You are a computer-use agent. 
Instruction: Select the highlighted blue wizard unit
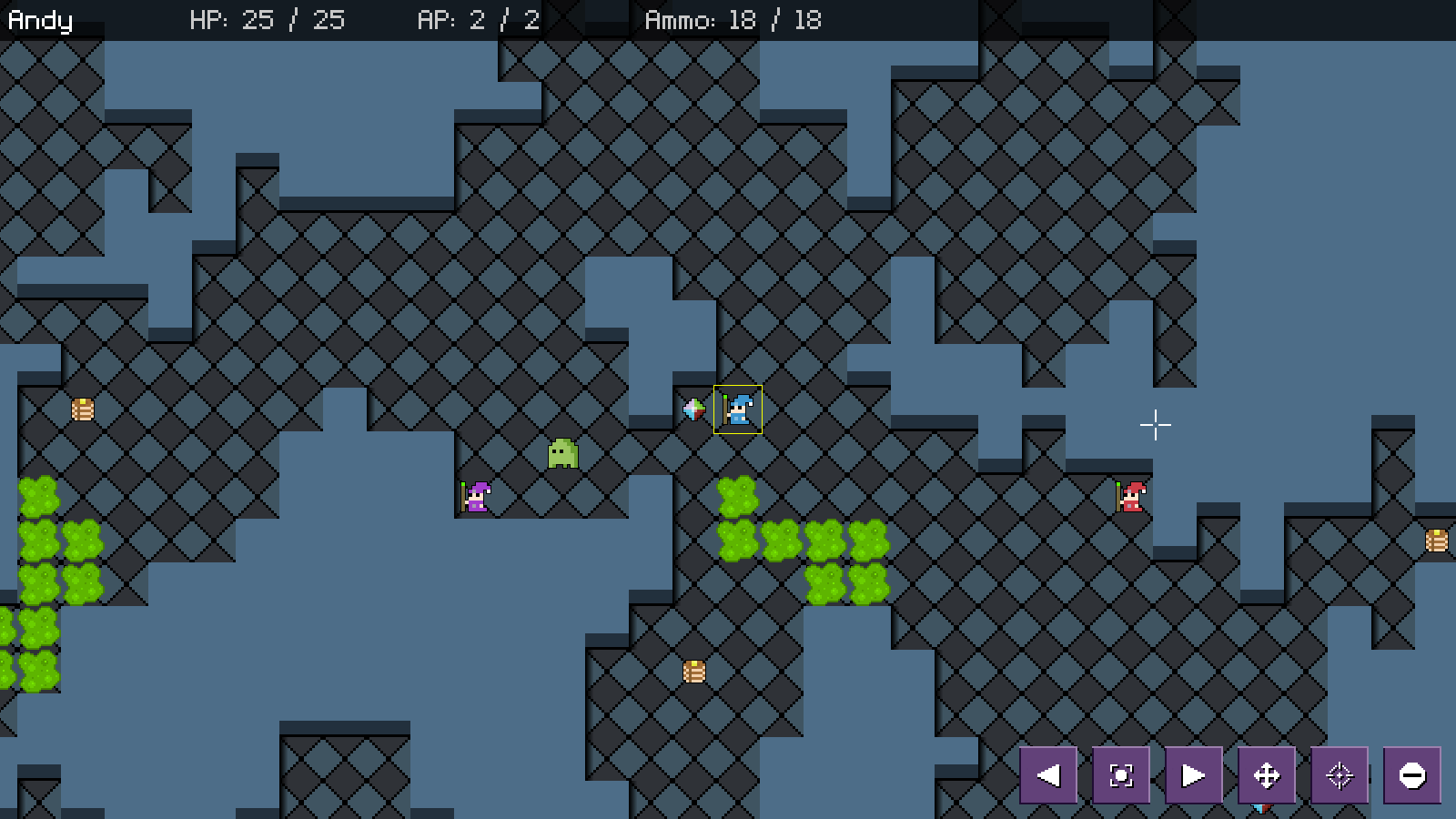tap(738, 409)
